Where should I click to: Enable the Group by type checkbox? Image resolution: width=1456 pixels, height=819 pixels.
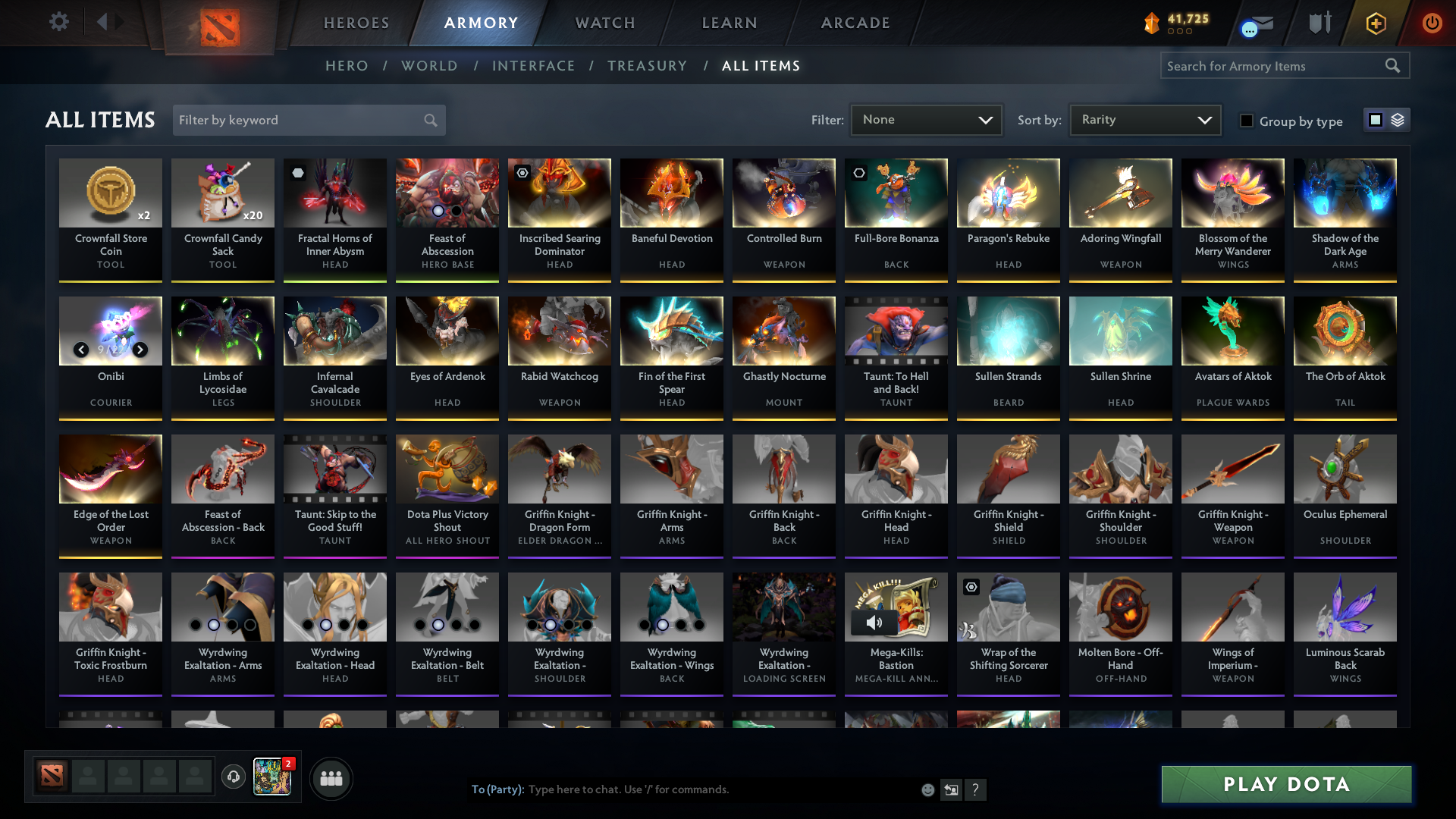click(x=1247, y=121)
